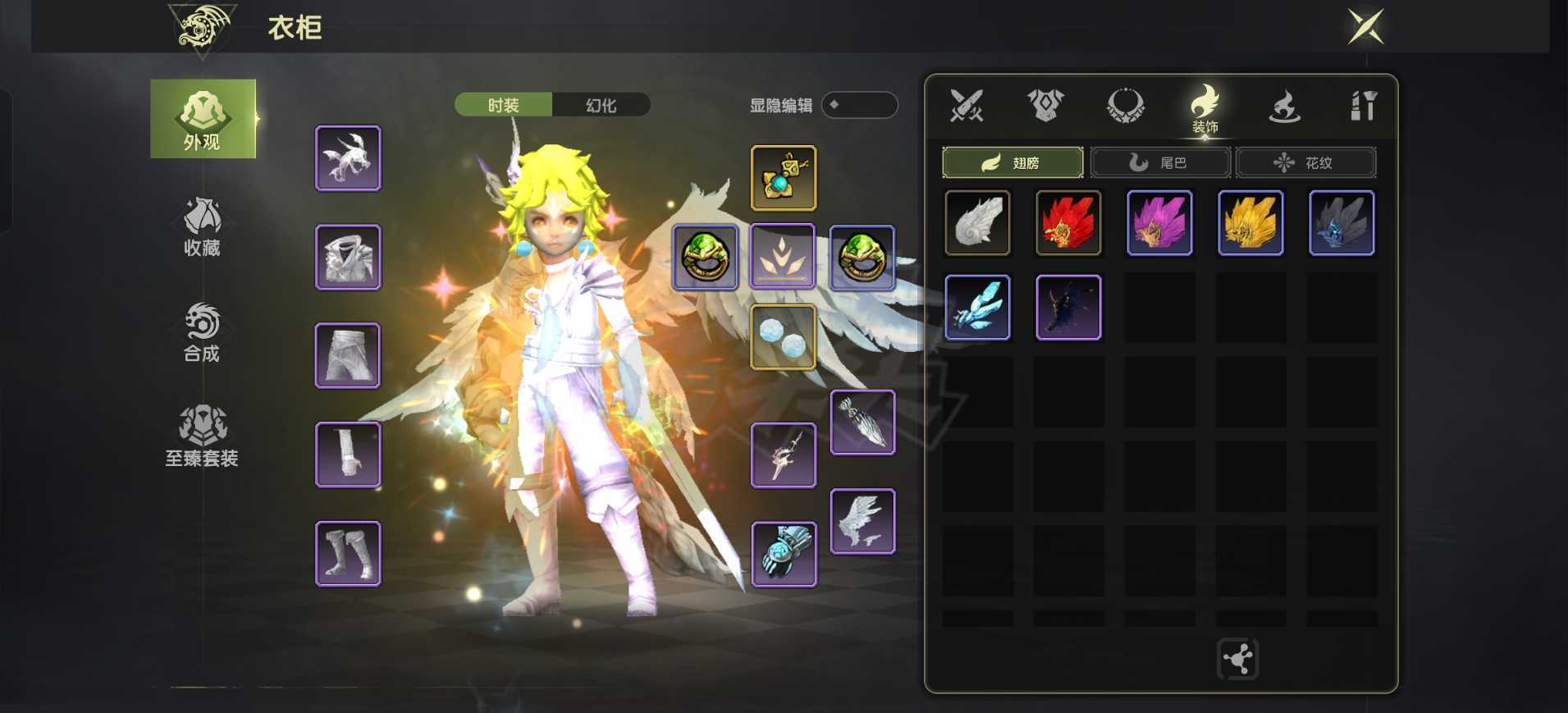Select the 翅膀 wings sub-tab

pos(1012,162)
